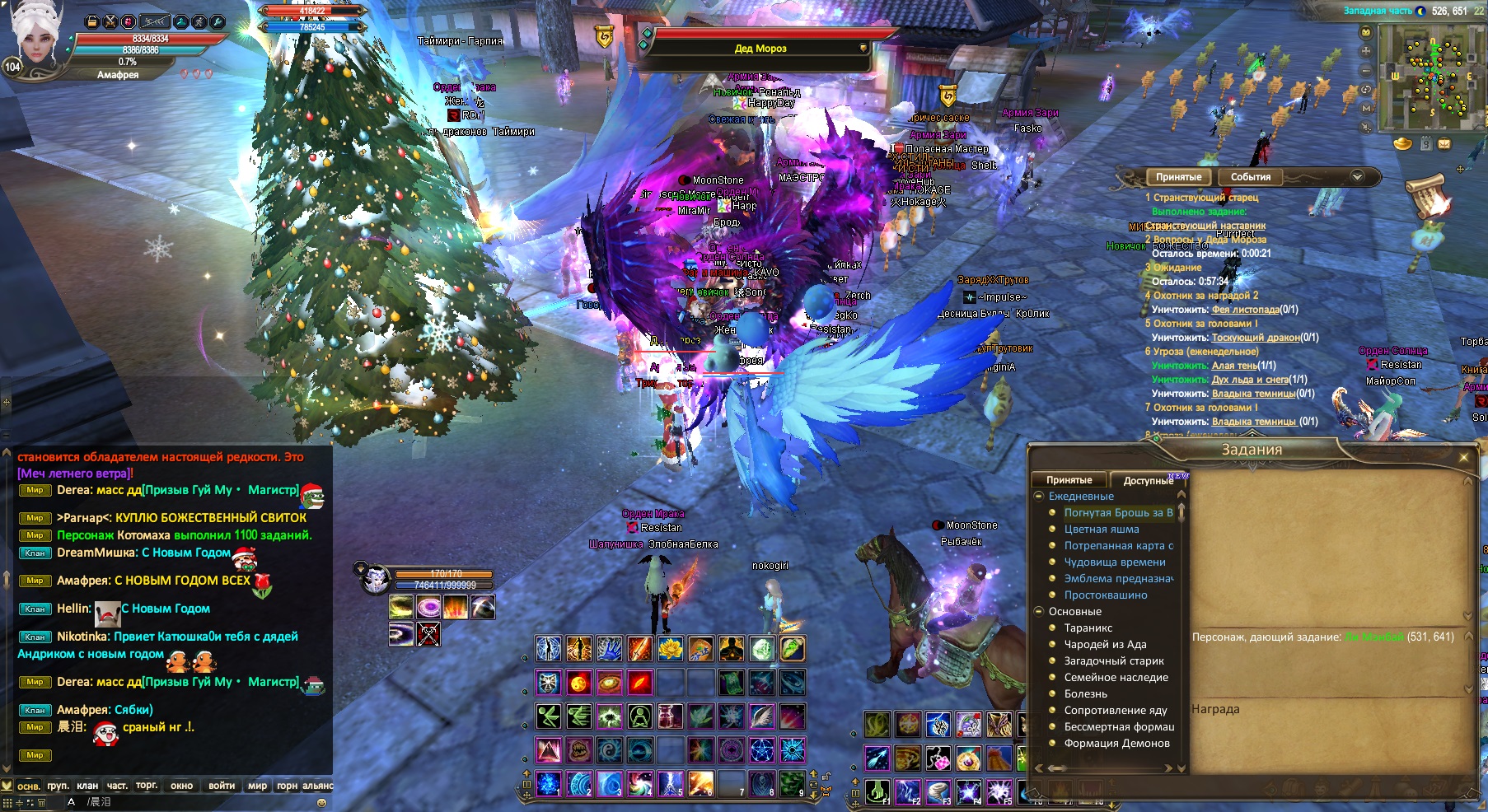Viewport: 1488px width, 812px height.
Task: Select the Цветная яшма quest
Action: click(x=1101, y=530)
